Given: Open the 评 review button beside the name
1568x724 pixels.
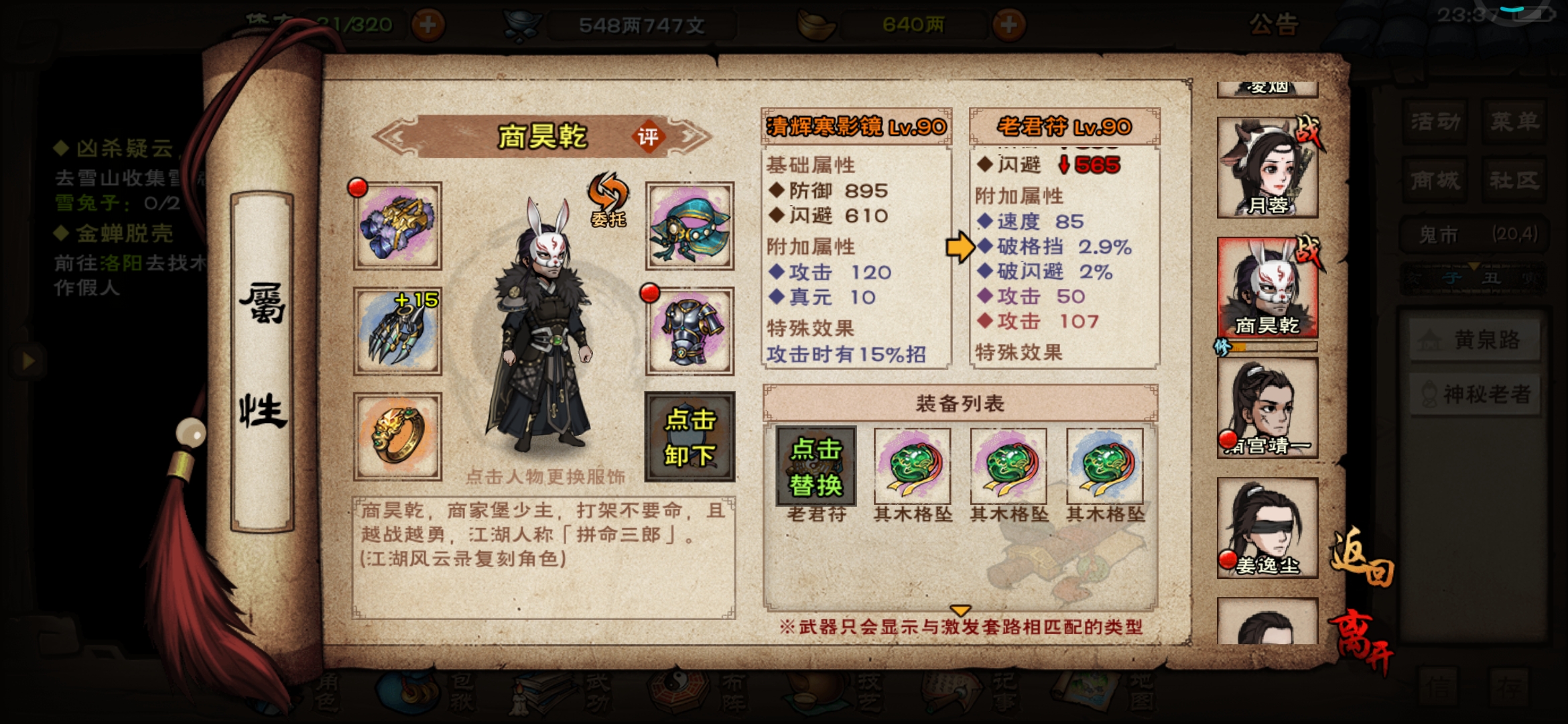Looking at the screenshot, I should pyautogui.click(x=647, y=137).
